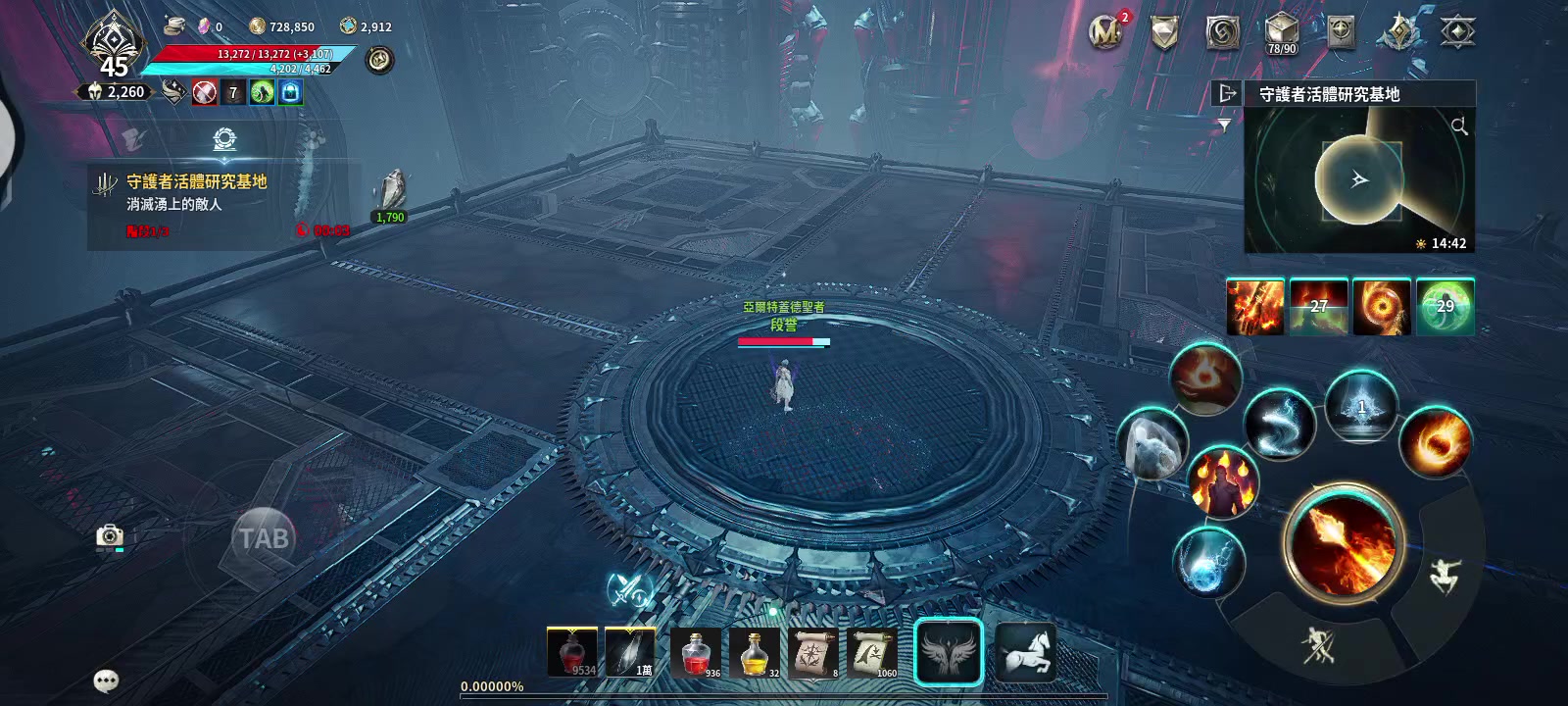Use the red health potion slot

pyautogui.click(x=696, y=652)
